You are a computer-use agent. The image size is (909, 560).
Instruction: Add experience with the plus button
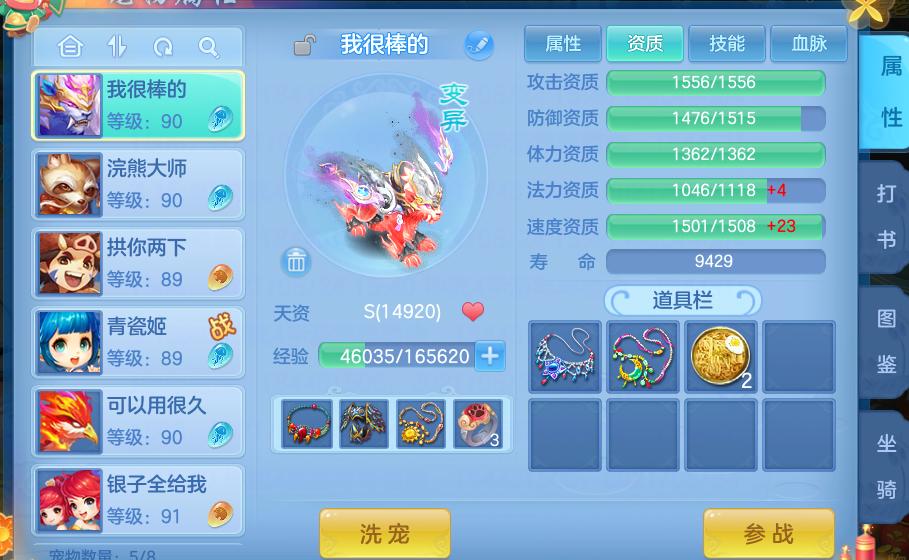pyautogui.click(x=490, y=355)
